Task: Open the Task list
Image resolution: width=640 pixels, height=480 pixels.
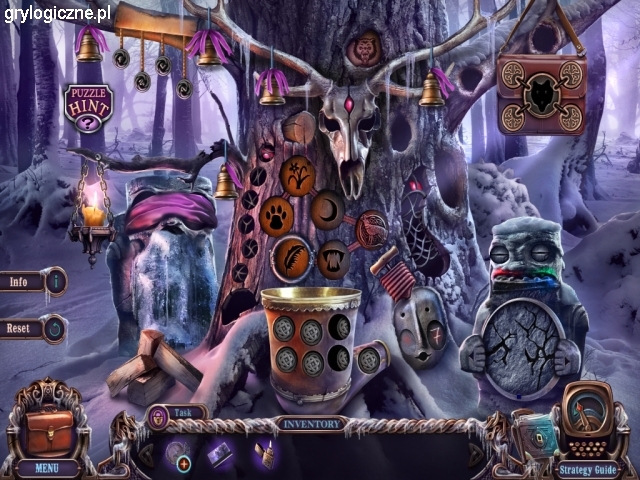Action: tap(177, 412)
